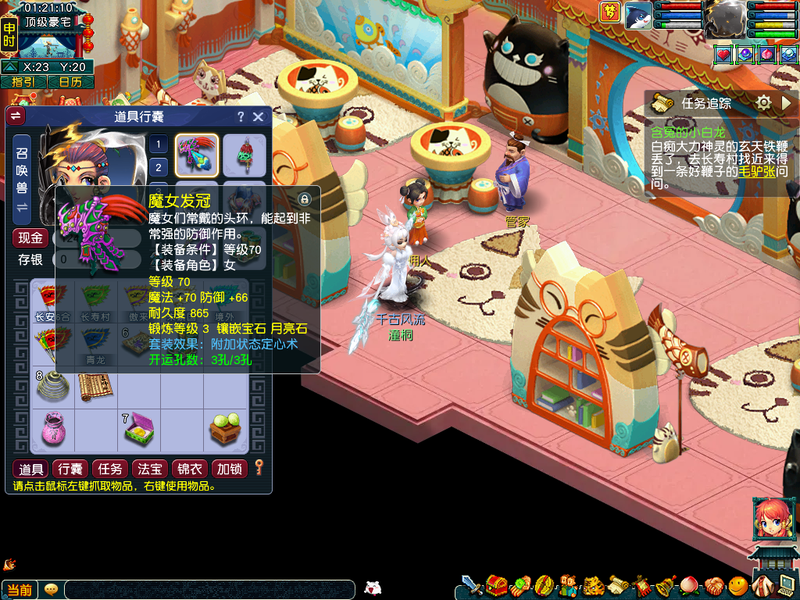The width and height of the screenshot is (800, 600).
Task: Show the 锦衣 costume tab
Action: coord(188,468)
